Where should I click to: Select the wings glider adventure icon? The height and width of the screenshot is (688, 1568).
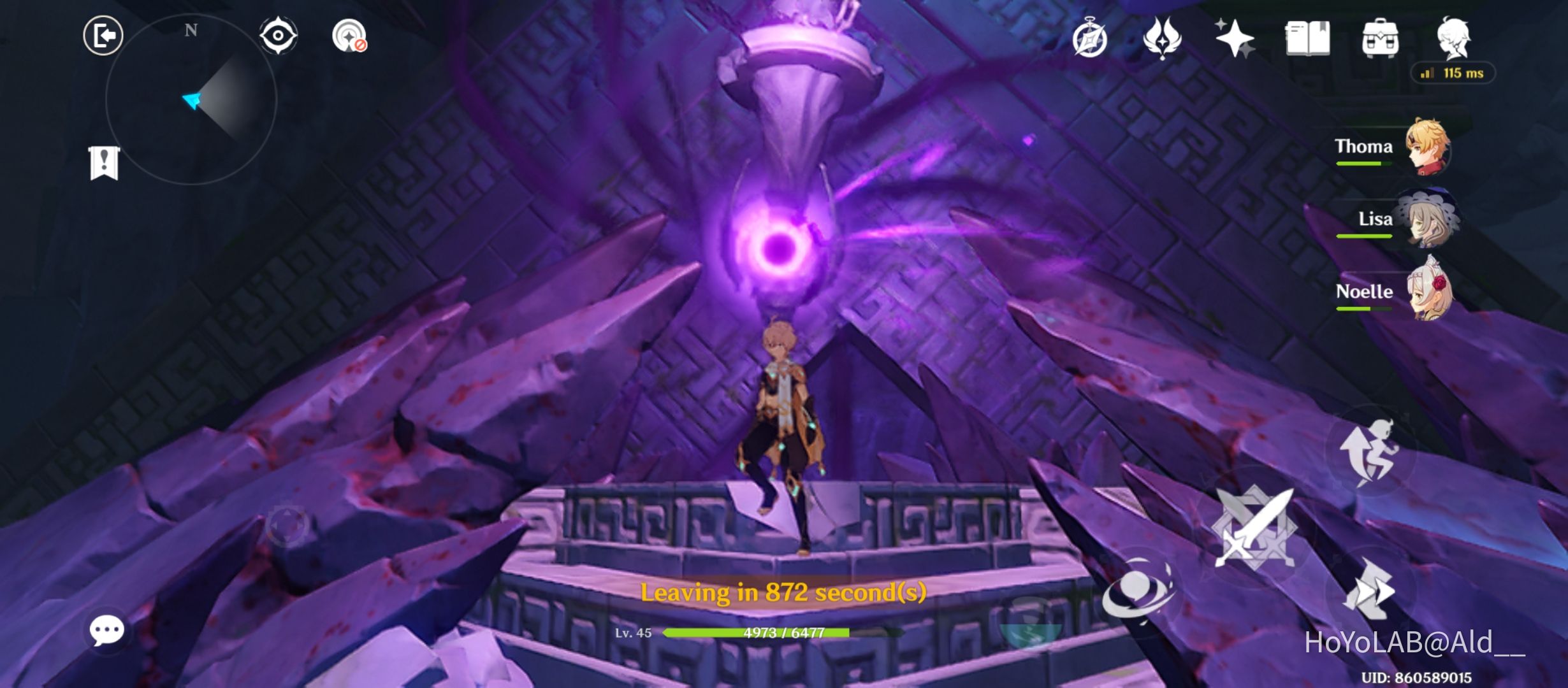pyautogui.click(x=1168, y=38)
